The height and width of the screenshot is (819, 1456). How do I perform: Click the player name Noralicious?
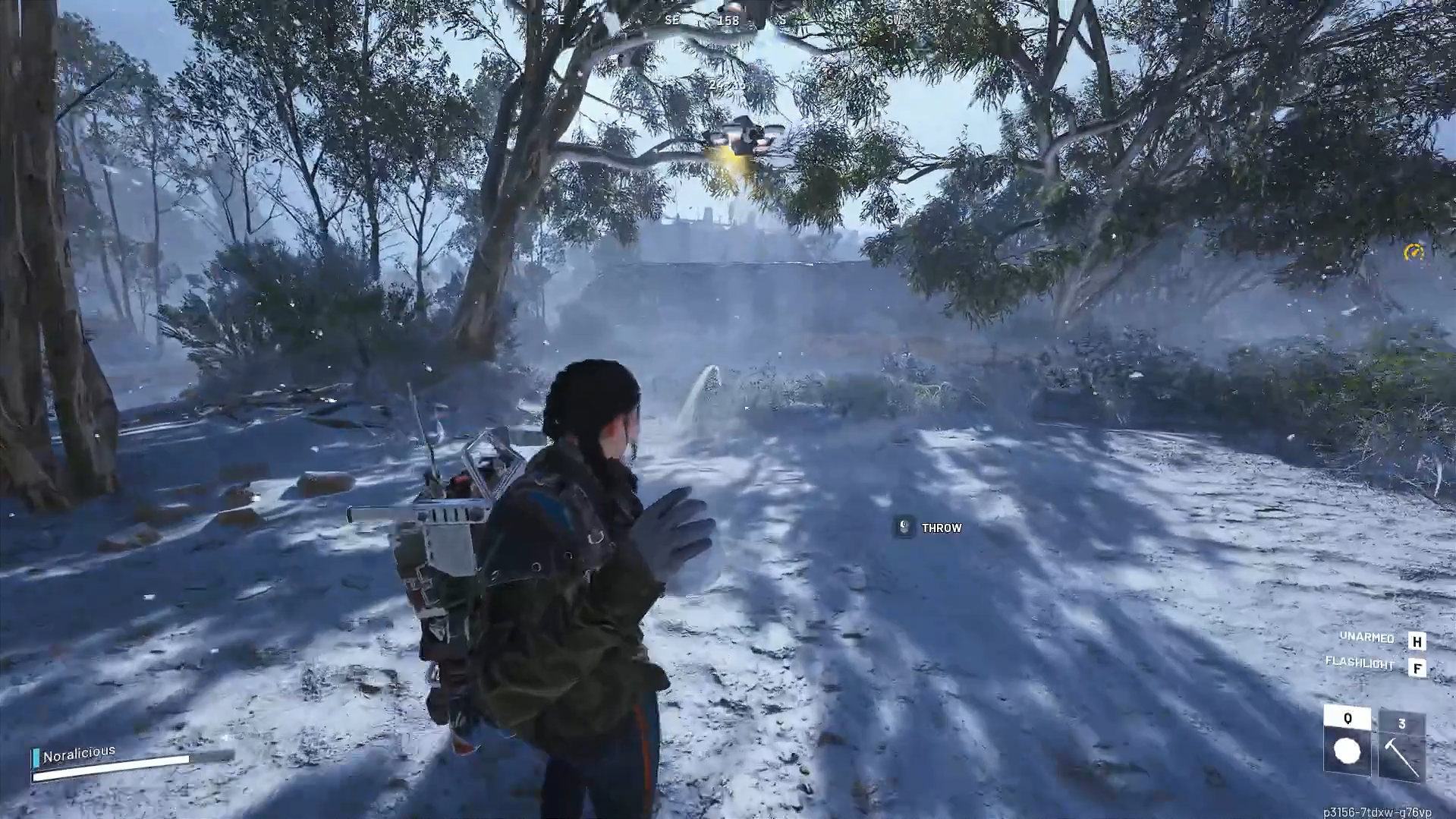pos(78,752)
